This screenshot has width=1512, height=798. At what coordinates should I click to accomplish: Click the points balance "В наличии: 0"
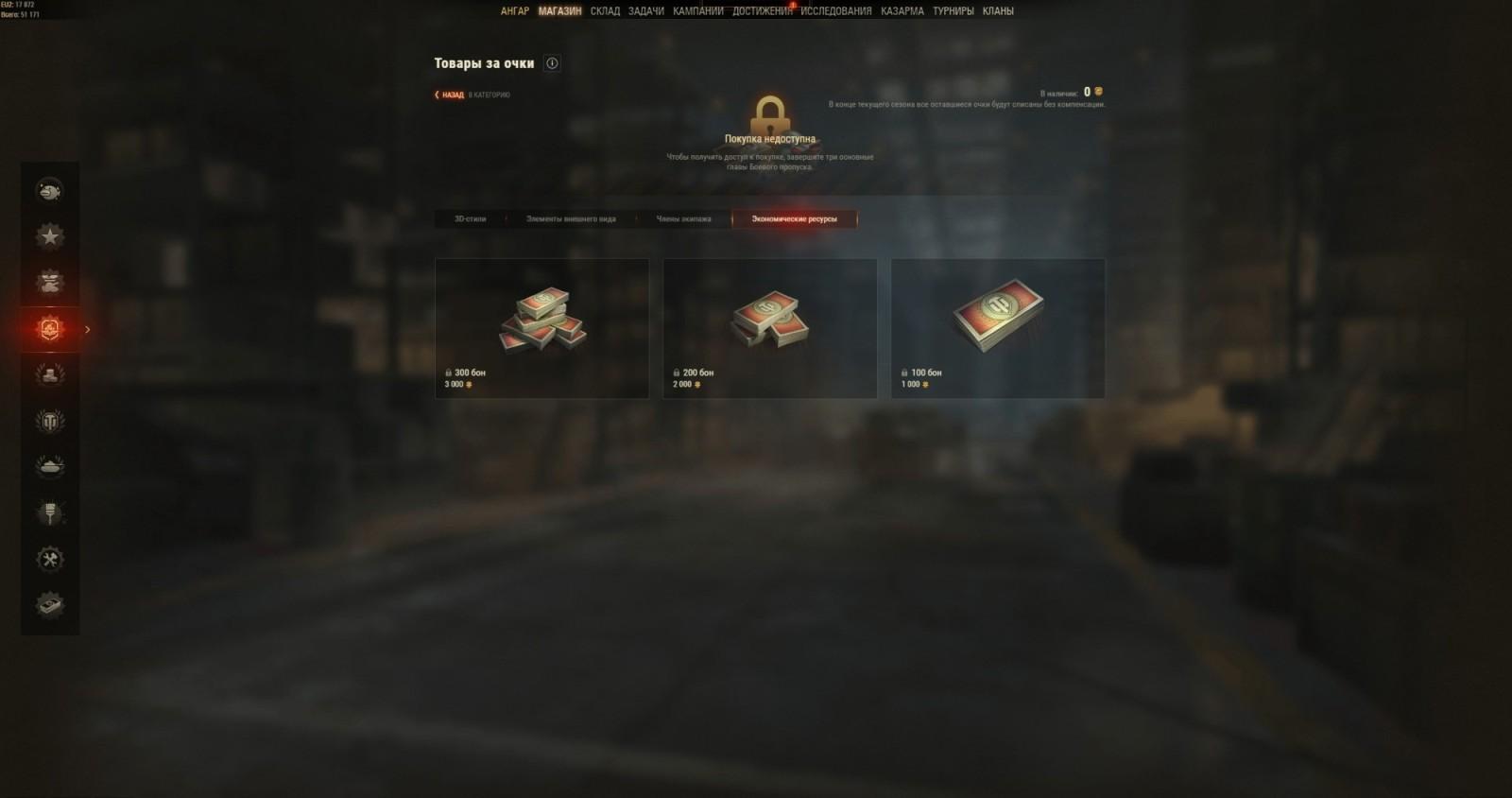click(1066, 92)
